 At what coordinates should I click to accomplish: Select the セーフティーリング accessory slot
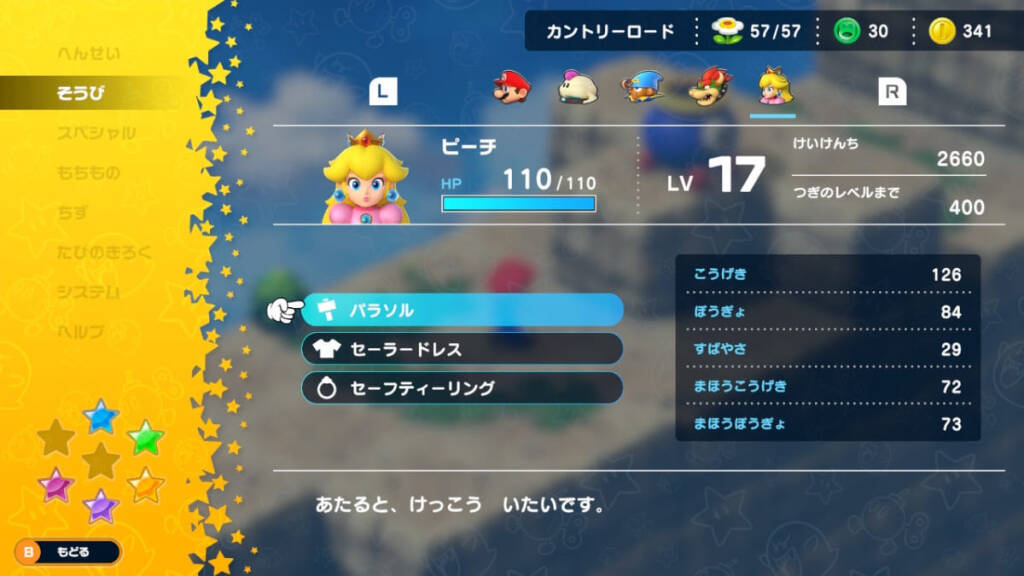pos(462,388)
